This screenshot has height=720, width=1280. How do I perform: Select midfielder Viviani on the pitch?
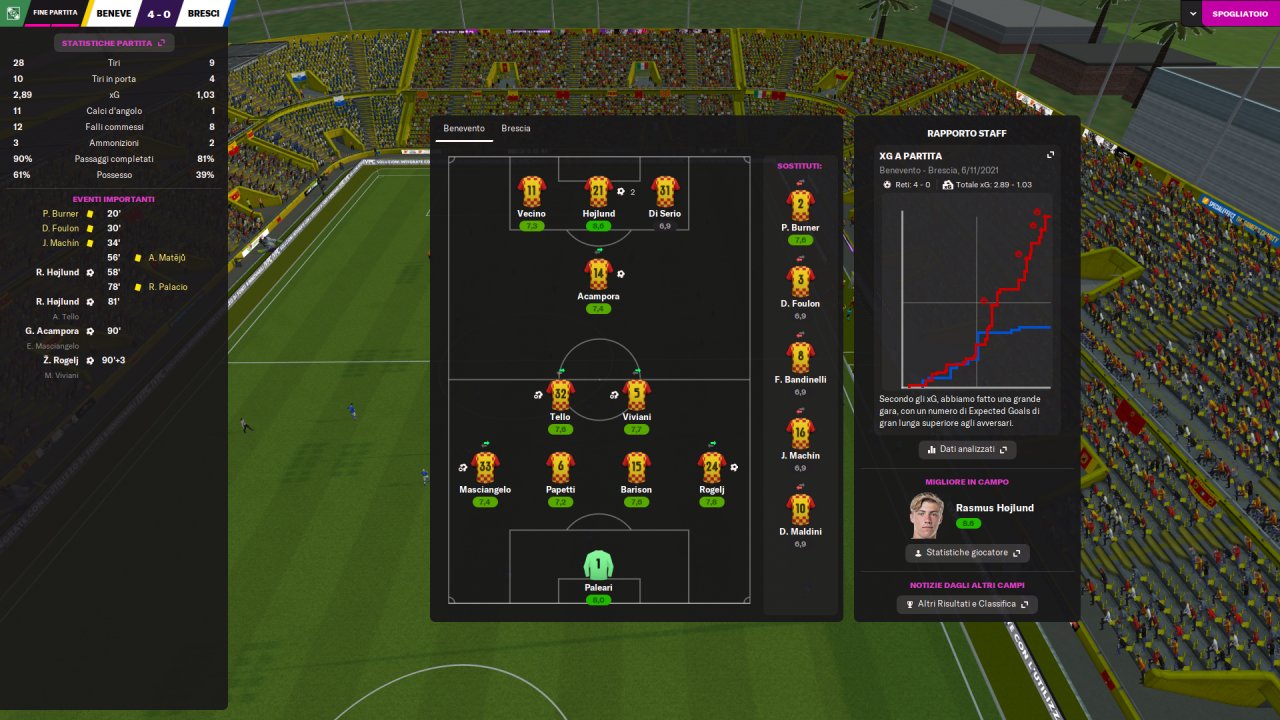(637, 395)
